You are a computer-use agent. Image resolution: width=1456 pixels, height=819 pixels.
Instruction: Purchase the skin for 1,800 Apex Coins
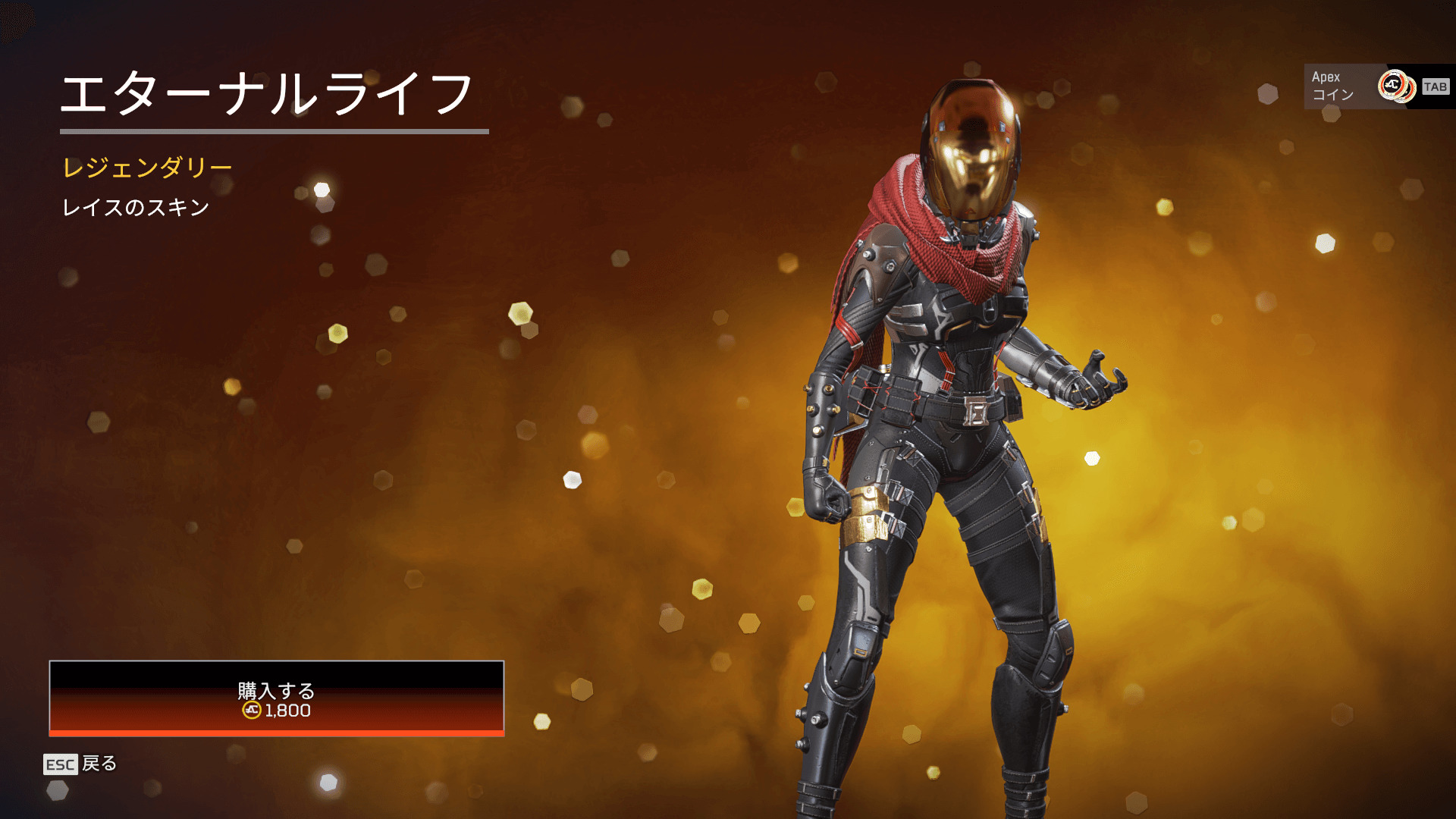tap(276, 698)
